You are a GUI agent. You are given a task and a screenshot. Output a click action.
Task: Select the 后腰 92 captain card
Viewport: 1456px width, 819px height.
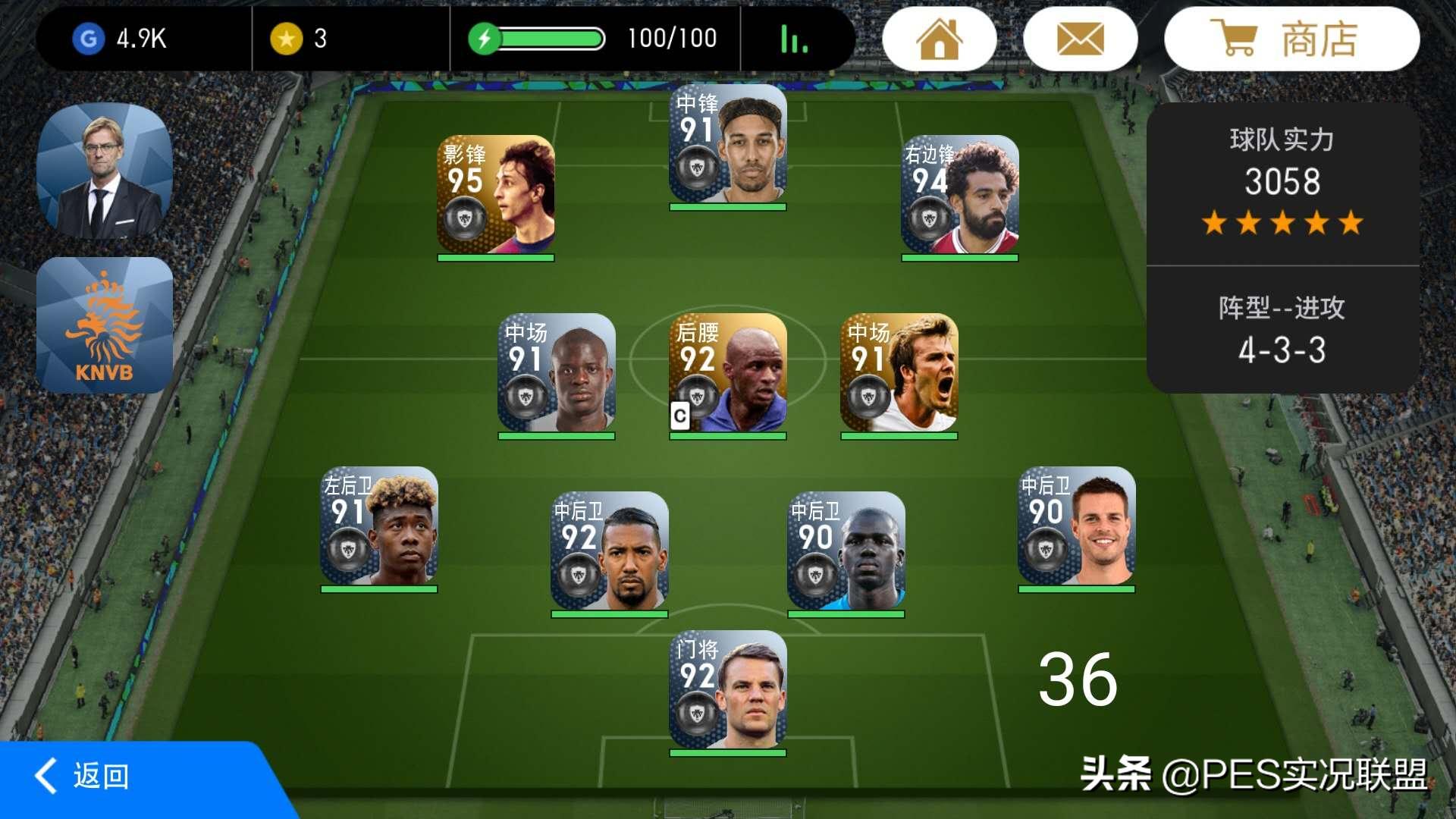728,373
